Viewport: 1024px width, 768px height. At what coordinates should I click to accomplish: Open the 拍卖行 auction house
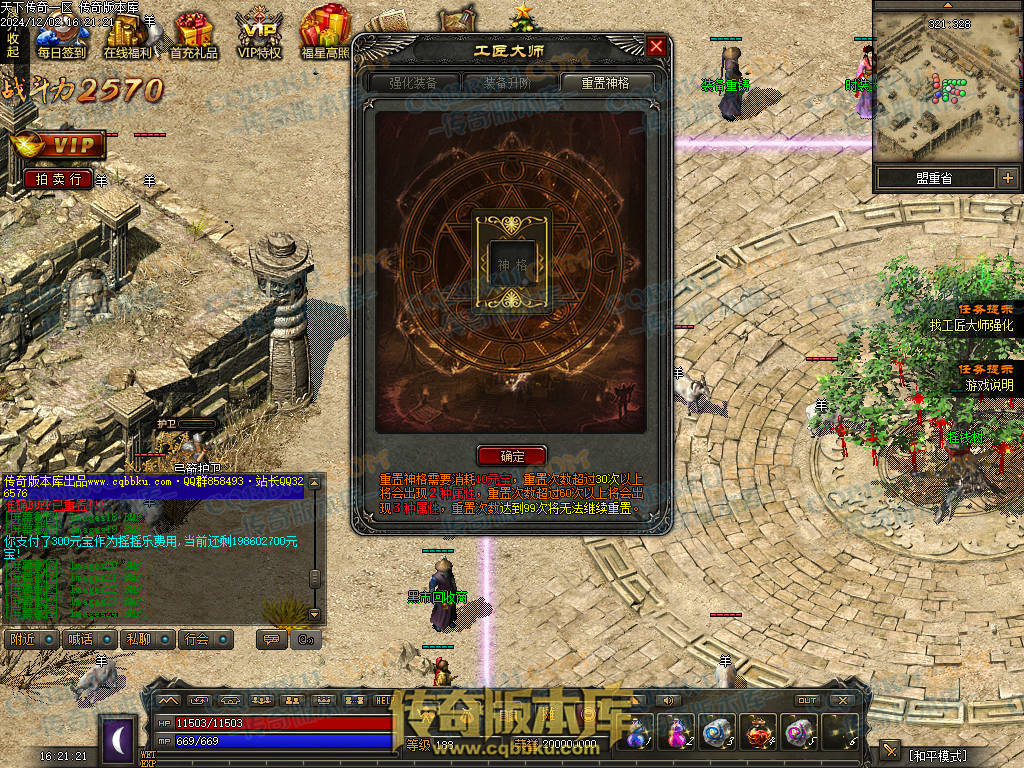click(x=58, y=179)
